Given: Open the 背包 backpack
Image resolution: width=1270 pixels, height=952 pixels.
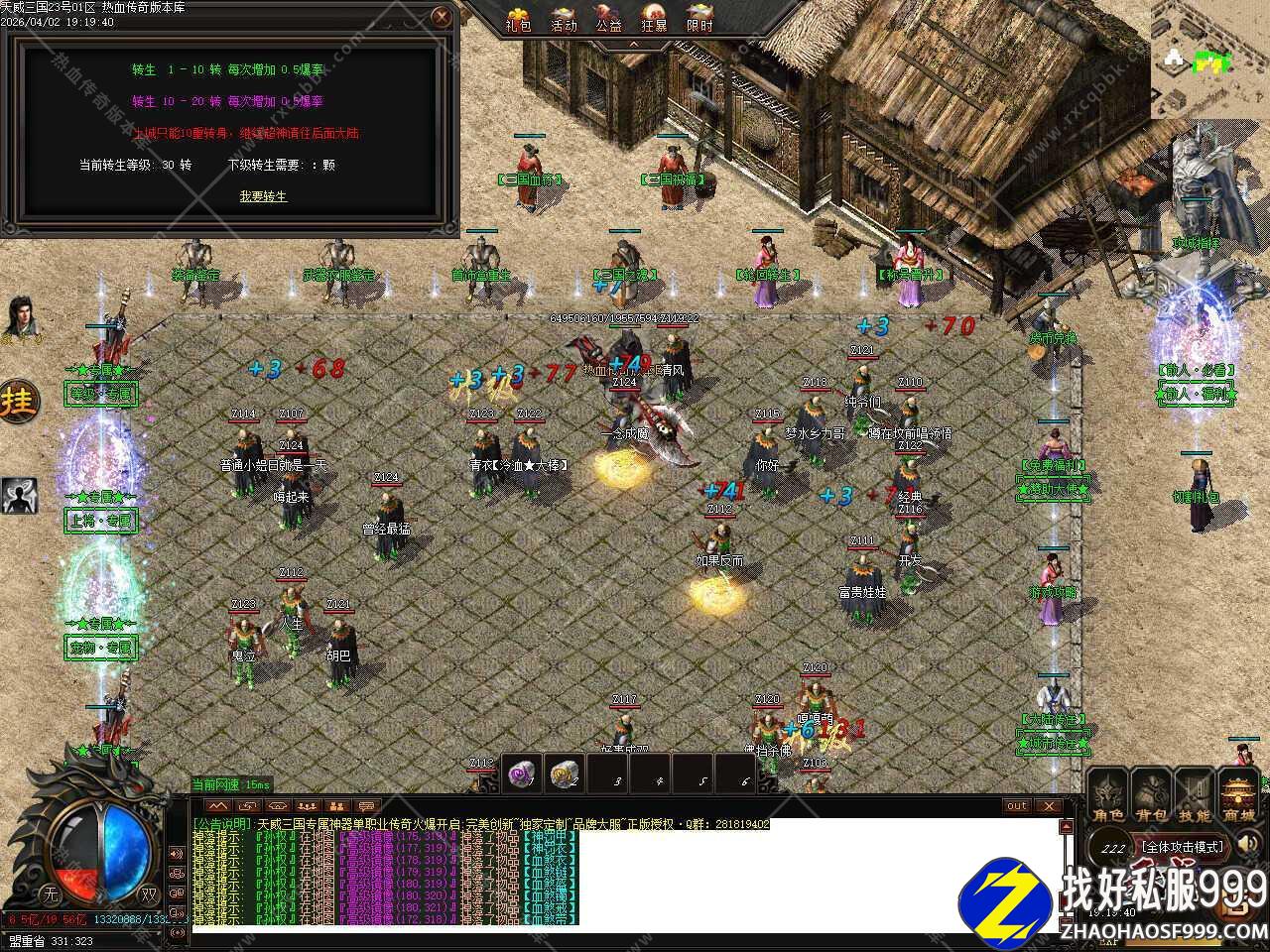Looking at the screenshot, I should tap(1151, 797).
